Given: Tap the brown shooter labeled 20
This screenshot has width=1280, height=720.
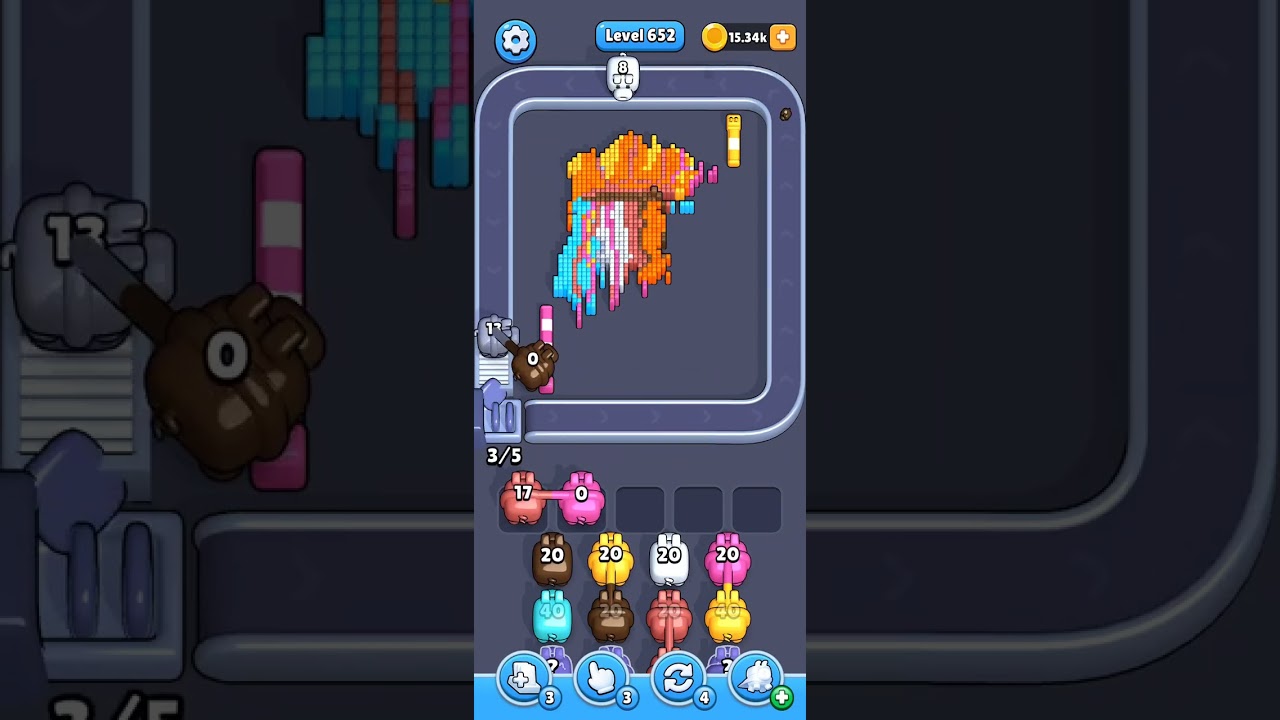Looking at the screenshot, I should click(552, 560).
